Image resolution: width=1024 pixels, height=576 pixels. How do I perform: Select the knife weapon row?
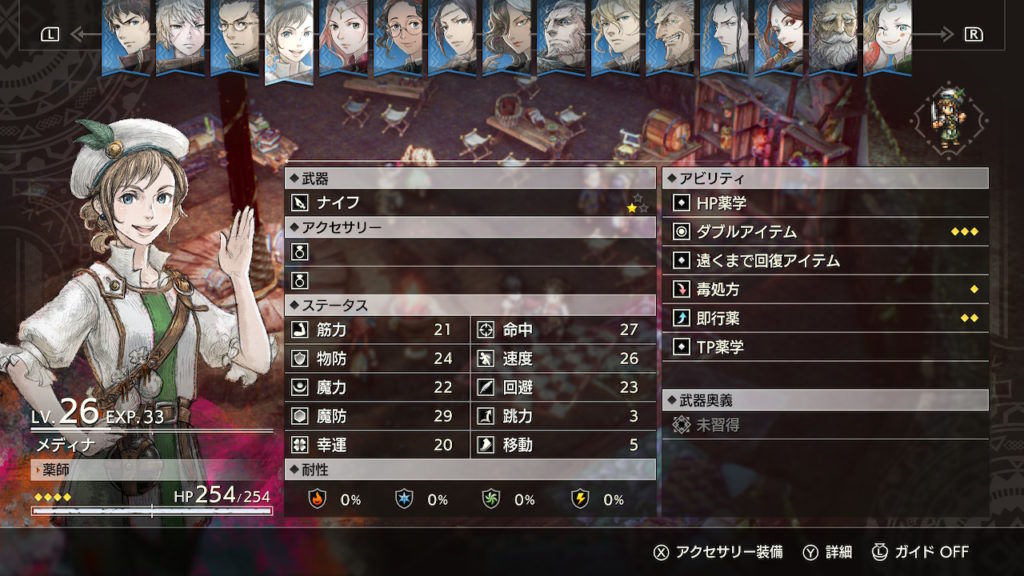pyautogui.click(x=470, y=203)
